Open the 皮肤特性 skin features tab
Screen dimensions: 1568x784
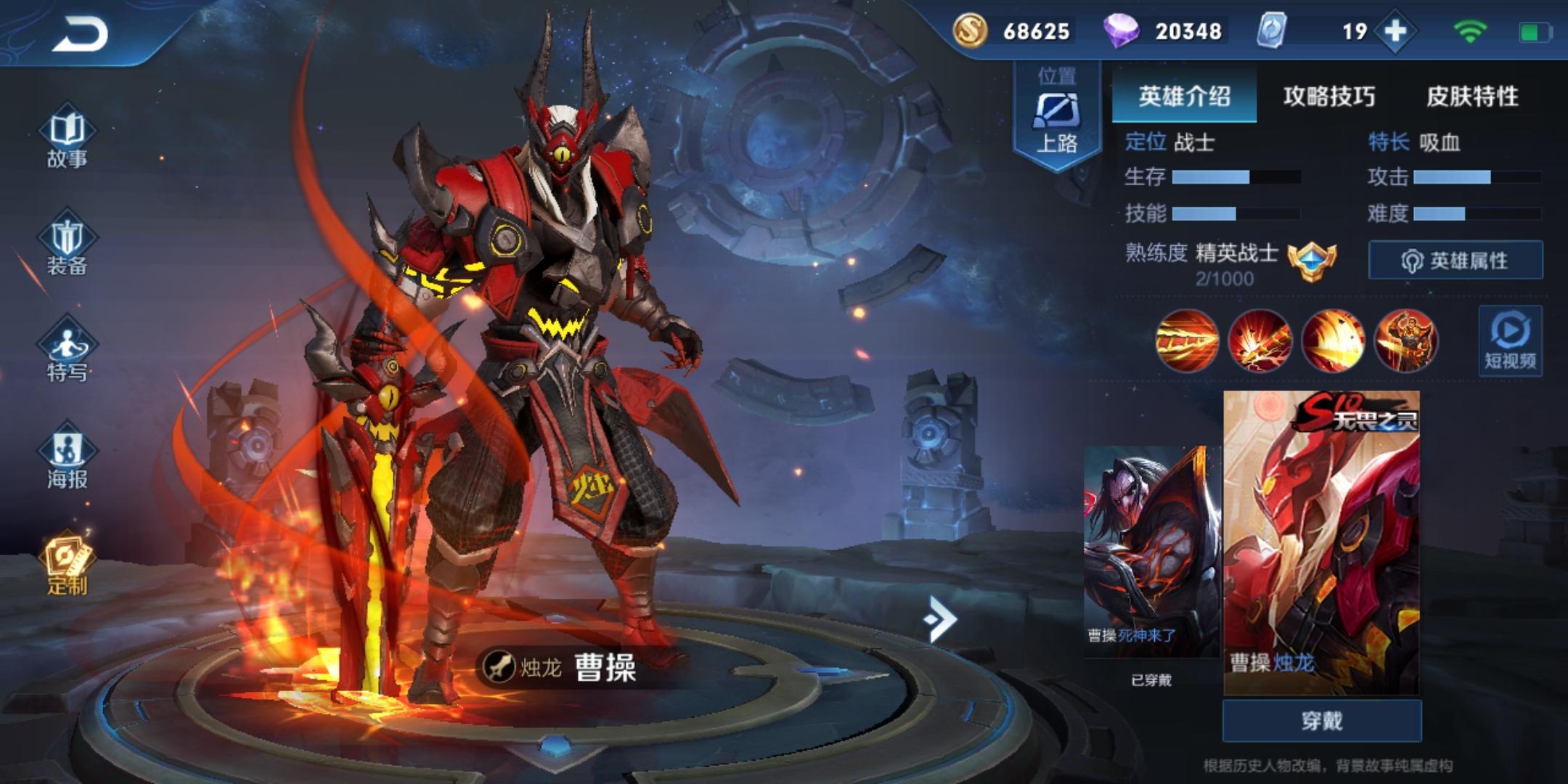click(1472, 96)
